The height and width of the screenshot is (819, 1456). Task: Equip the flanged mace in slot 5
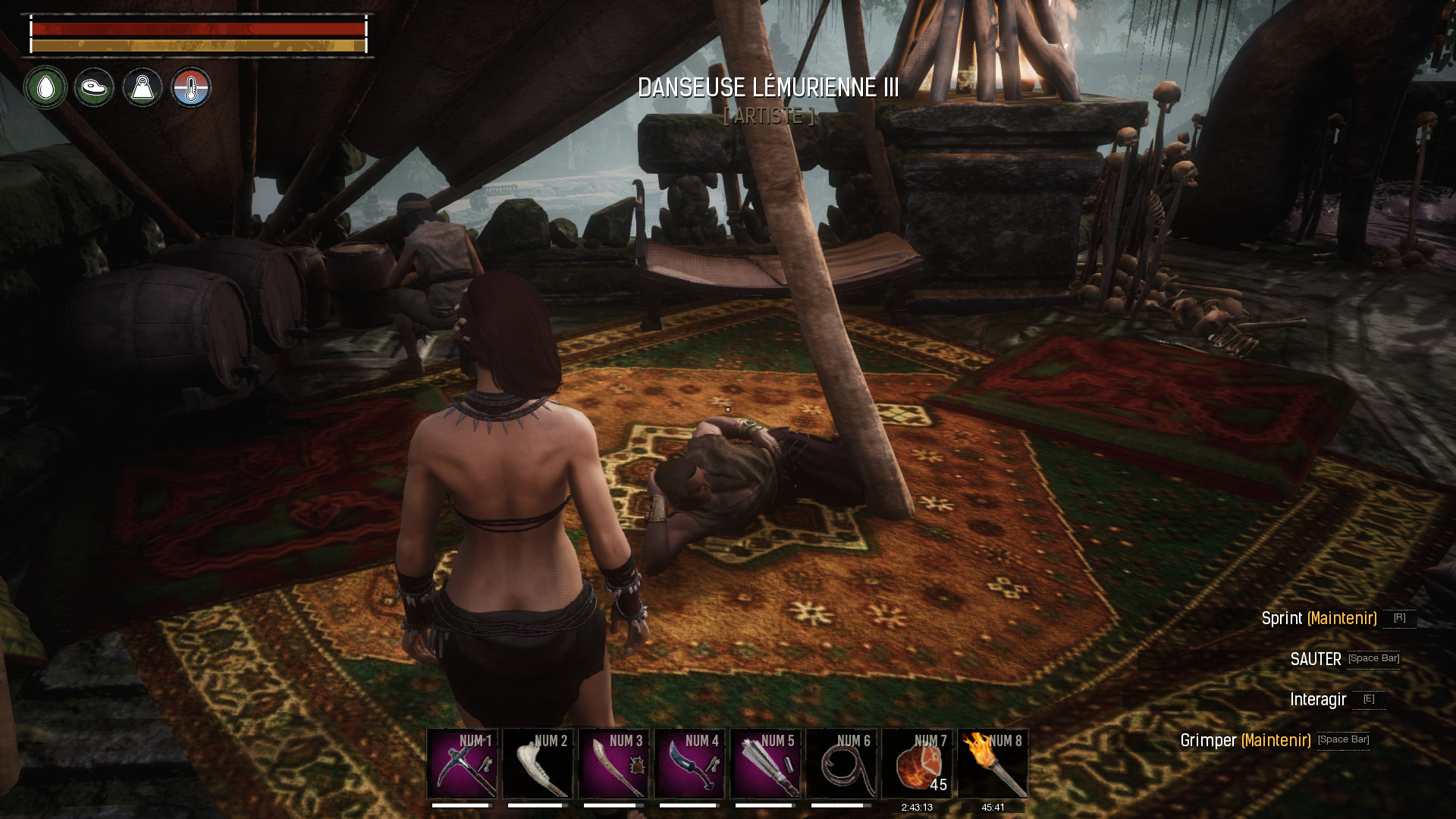pyautogui.click(x=765, y=764)
